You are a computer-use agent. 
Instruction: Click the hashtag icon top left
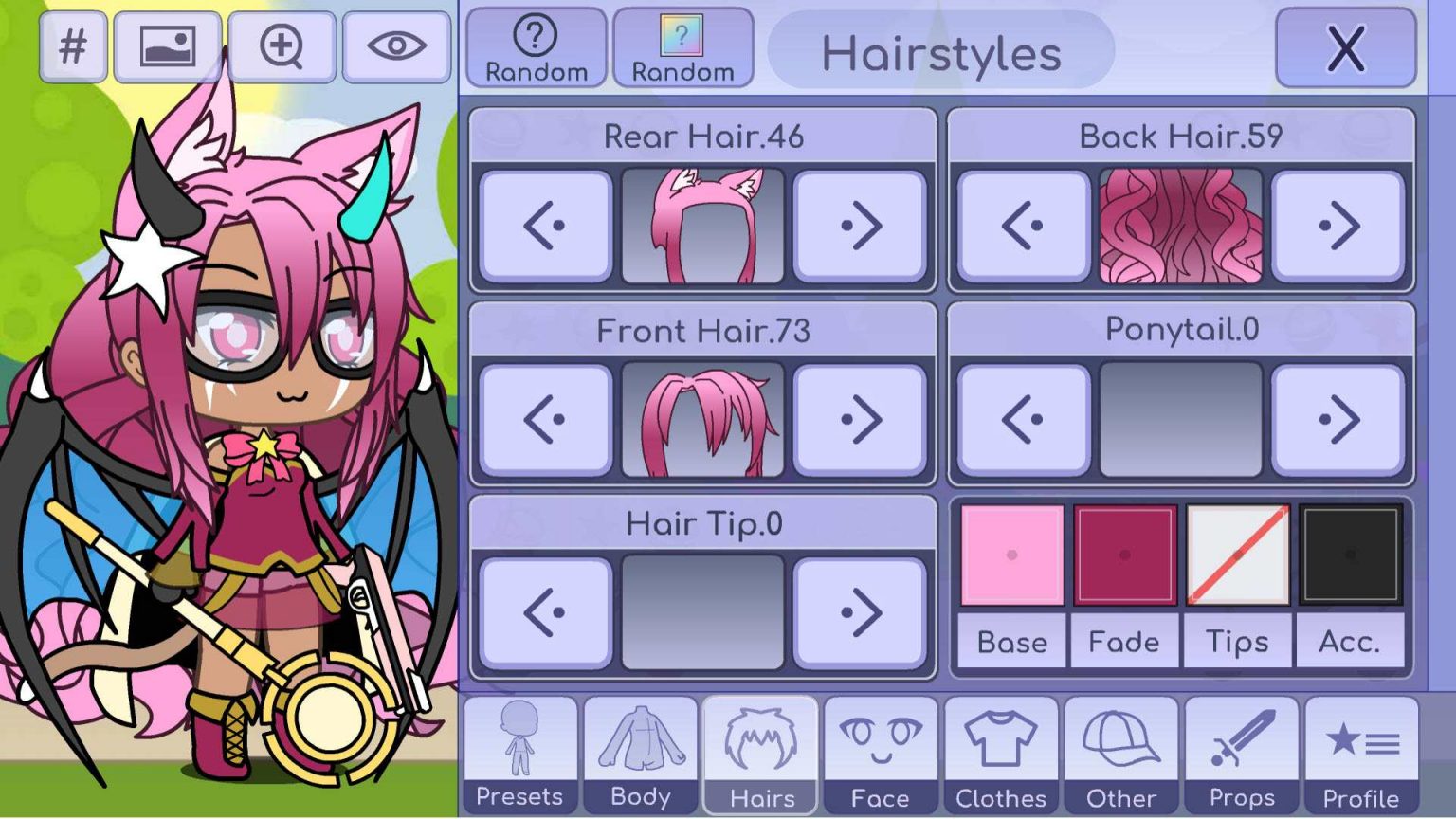pyautogui.click(x=74, y=45)
